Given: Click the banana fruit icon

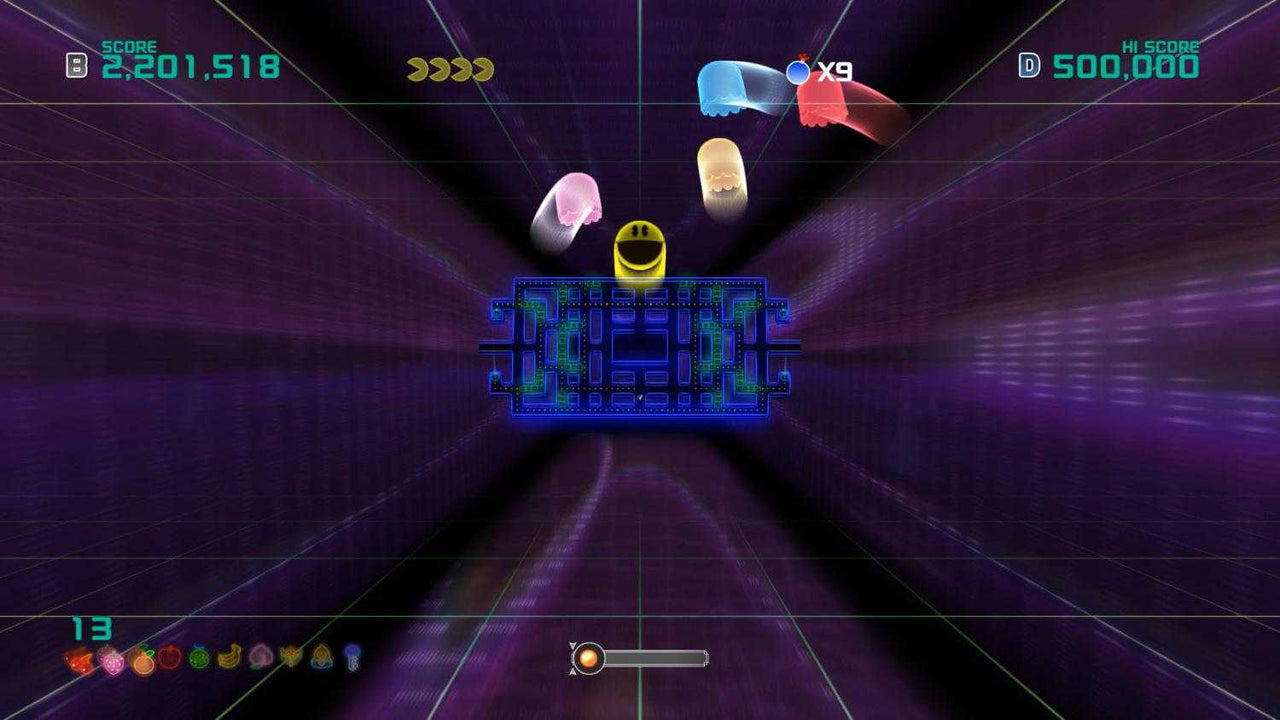Looking at the screenshot, I should tap(227, 660).
